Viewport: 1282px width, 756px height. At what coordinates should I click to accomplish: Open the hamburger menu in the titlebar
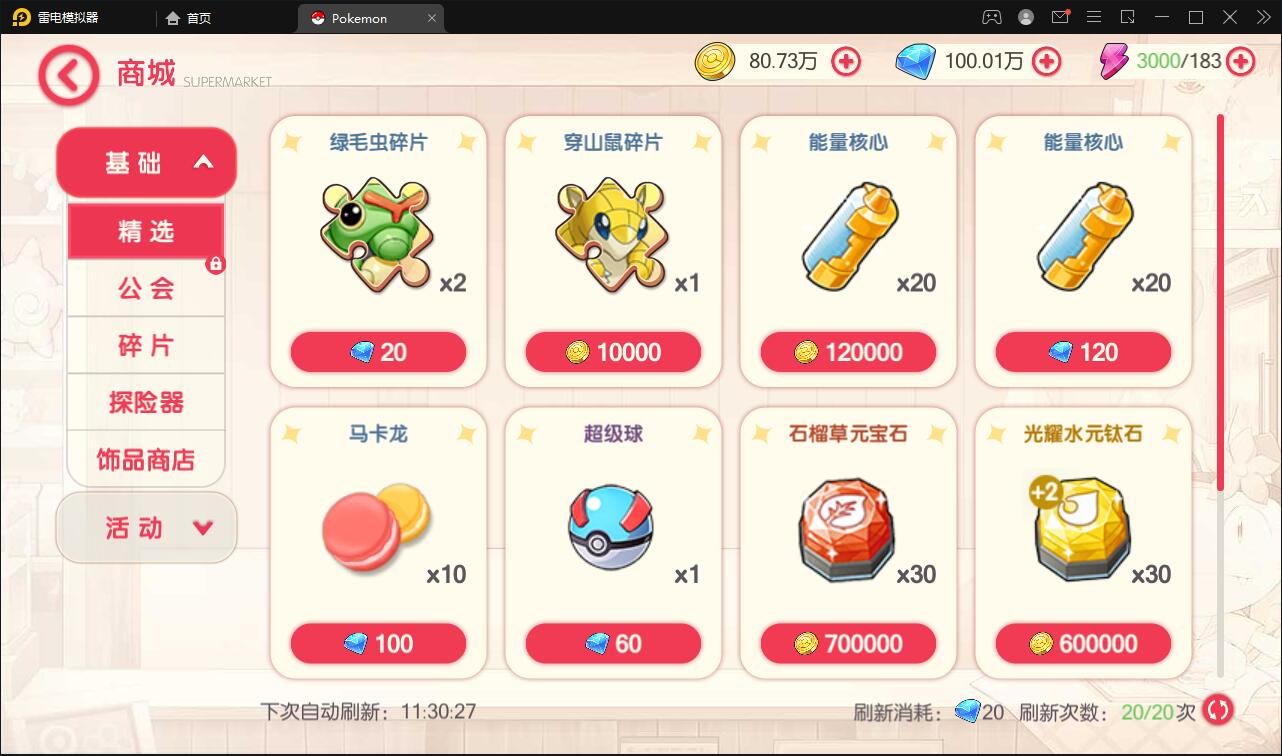(1095, 17)
